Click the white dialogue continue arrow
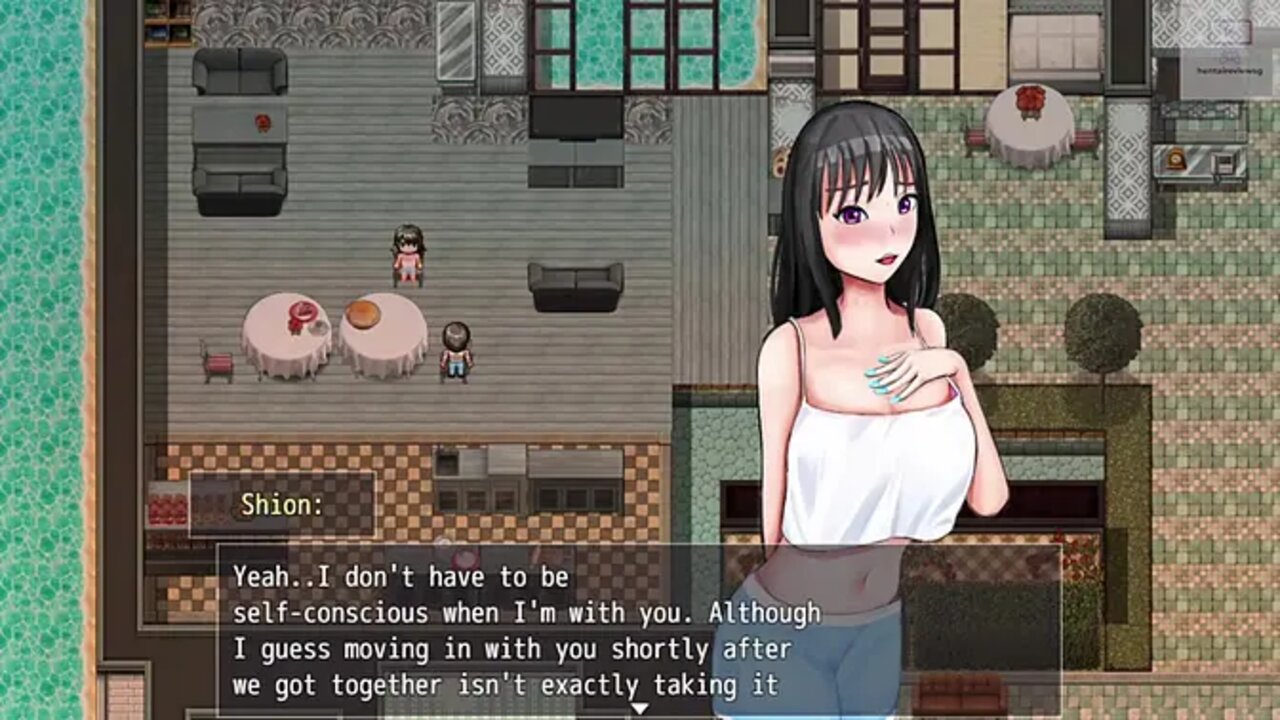The height and width of the screenshot is (720, 1280). coord(639,709)
